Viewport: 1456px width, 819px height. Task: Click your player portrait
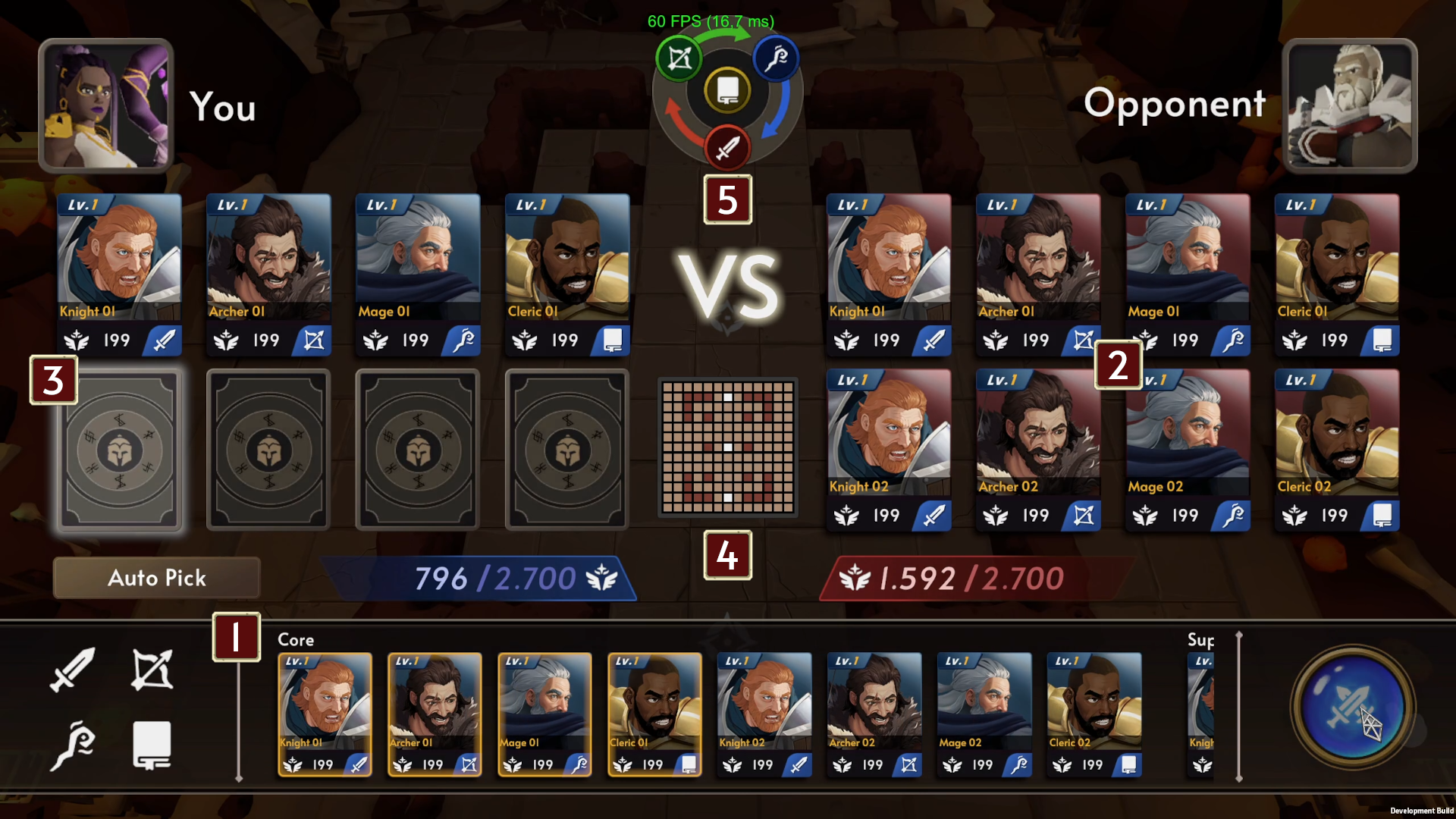(106, 105)
